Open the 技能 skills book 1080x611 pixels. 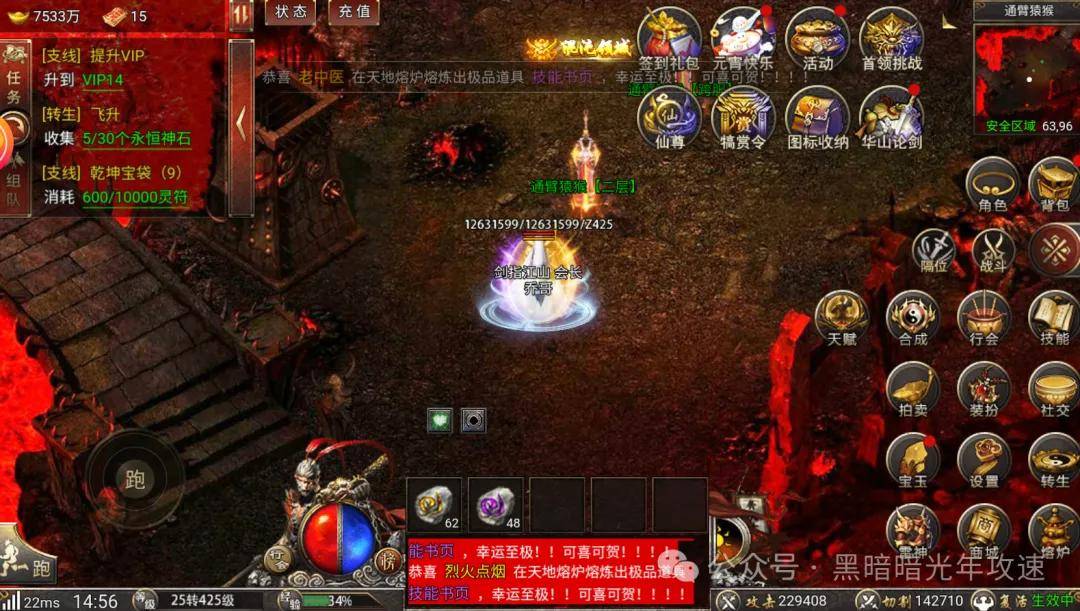pos(1055,316)
